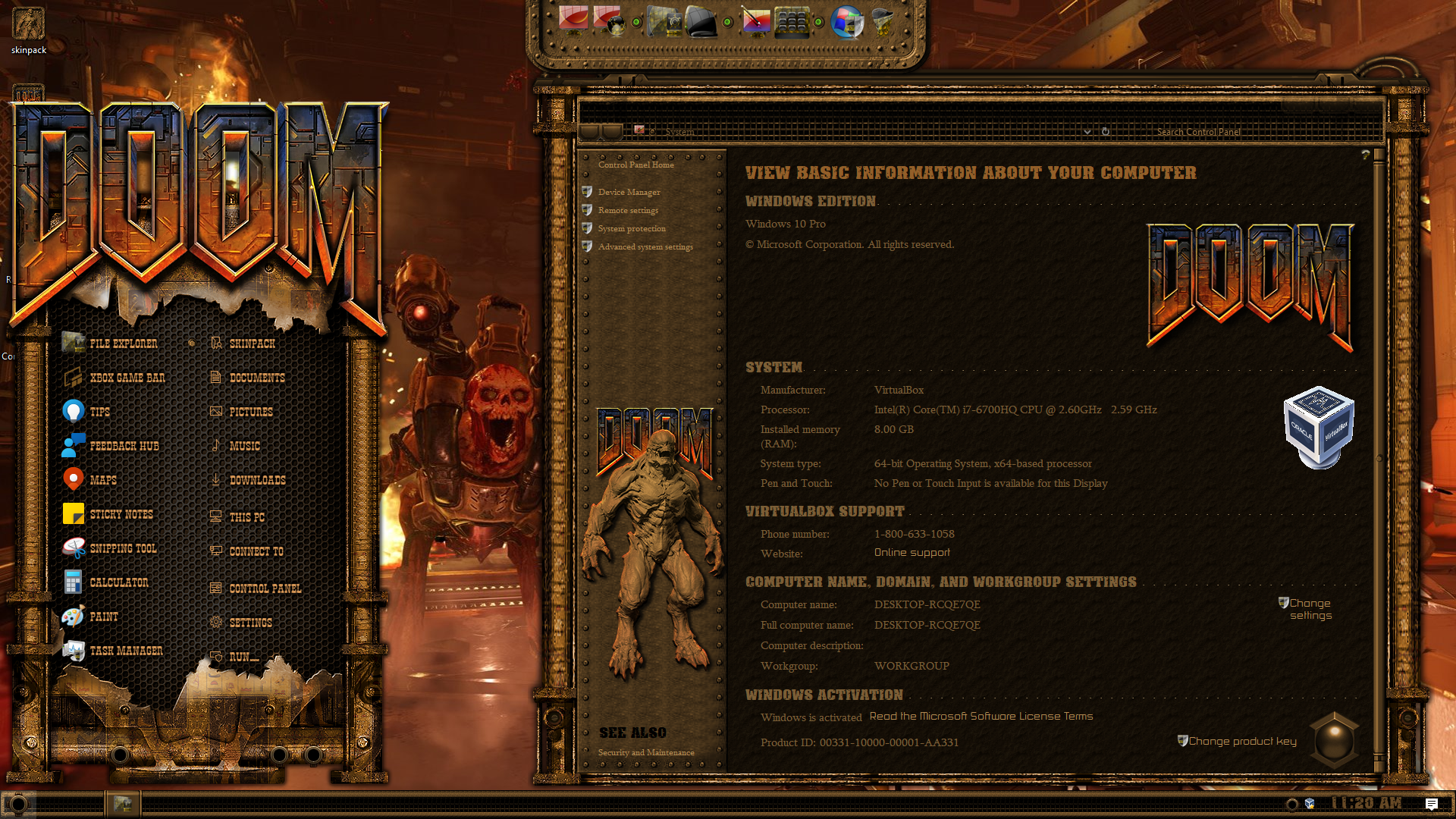Open Calculator from the app list
Viewport: 1456px width, 819px height.
click(x=118, y=582)
